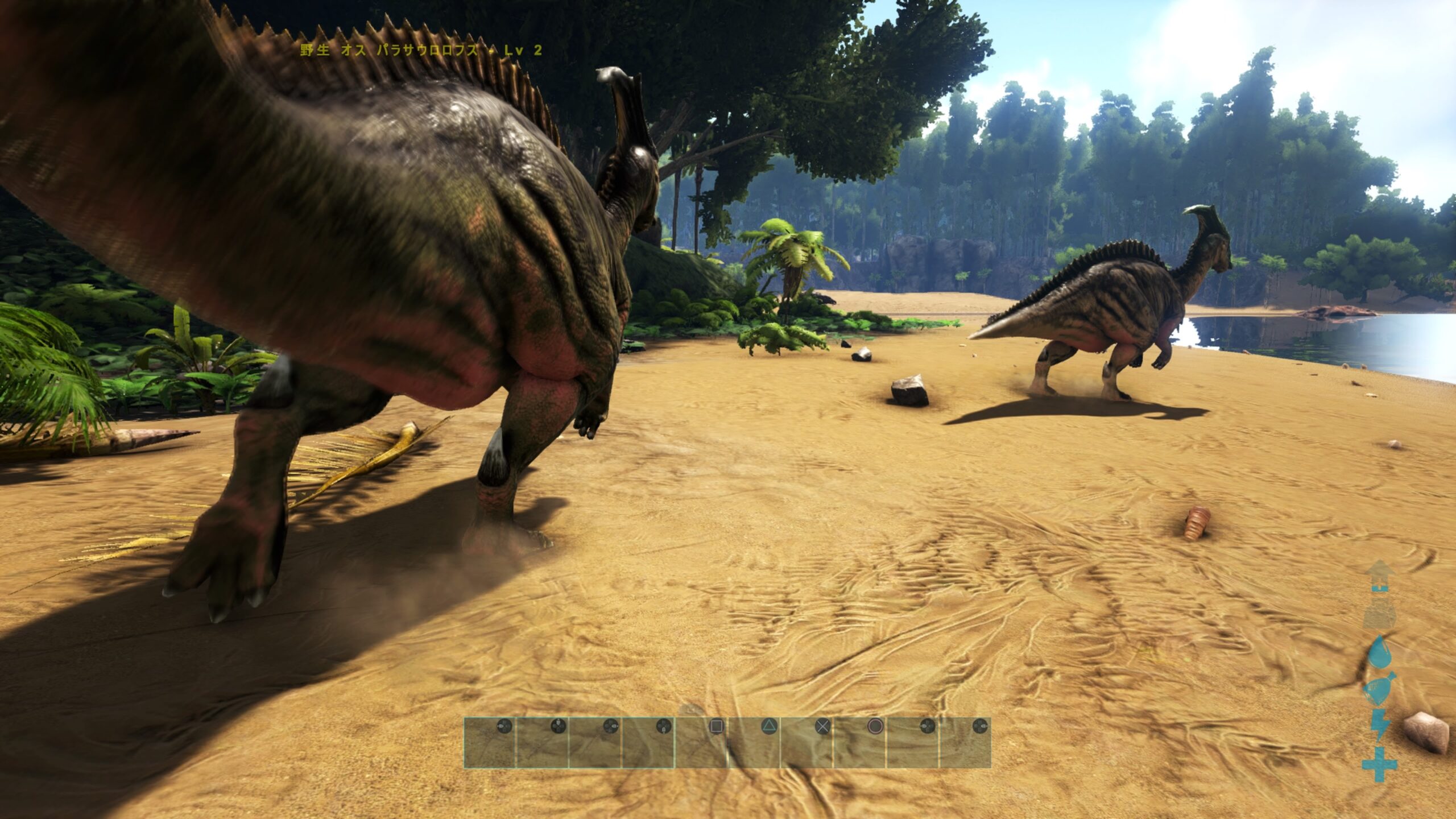Click the water droplet status icon
This screenshot has height=819, width=1456.
coord(1379,652)
